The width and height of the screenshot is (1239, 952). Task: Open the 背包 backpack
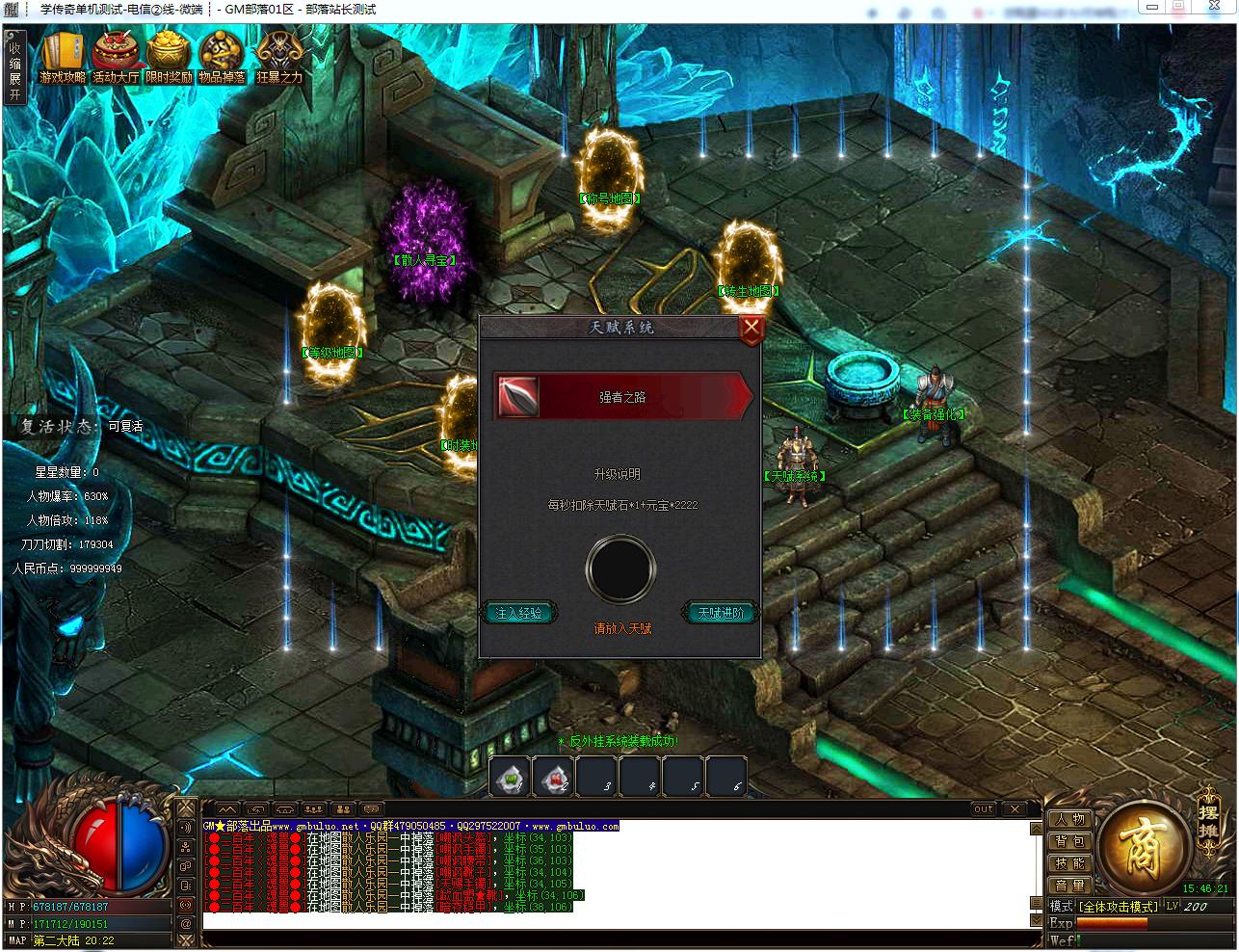[x=1069, y=841]
